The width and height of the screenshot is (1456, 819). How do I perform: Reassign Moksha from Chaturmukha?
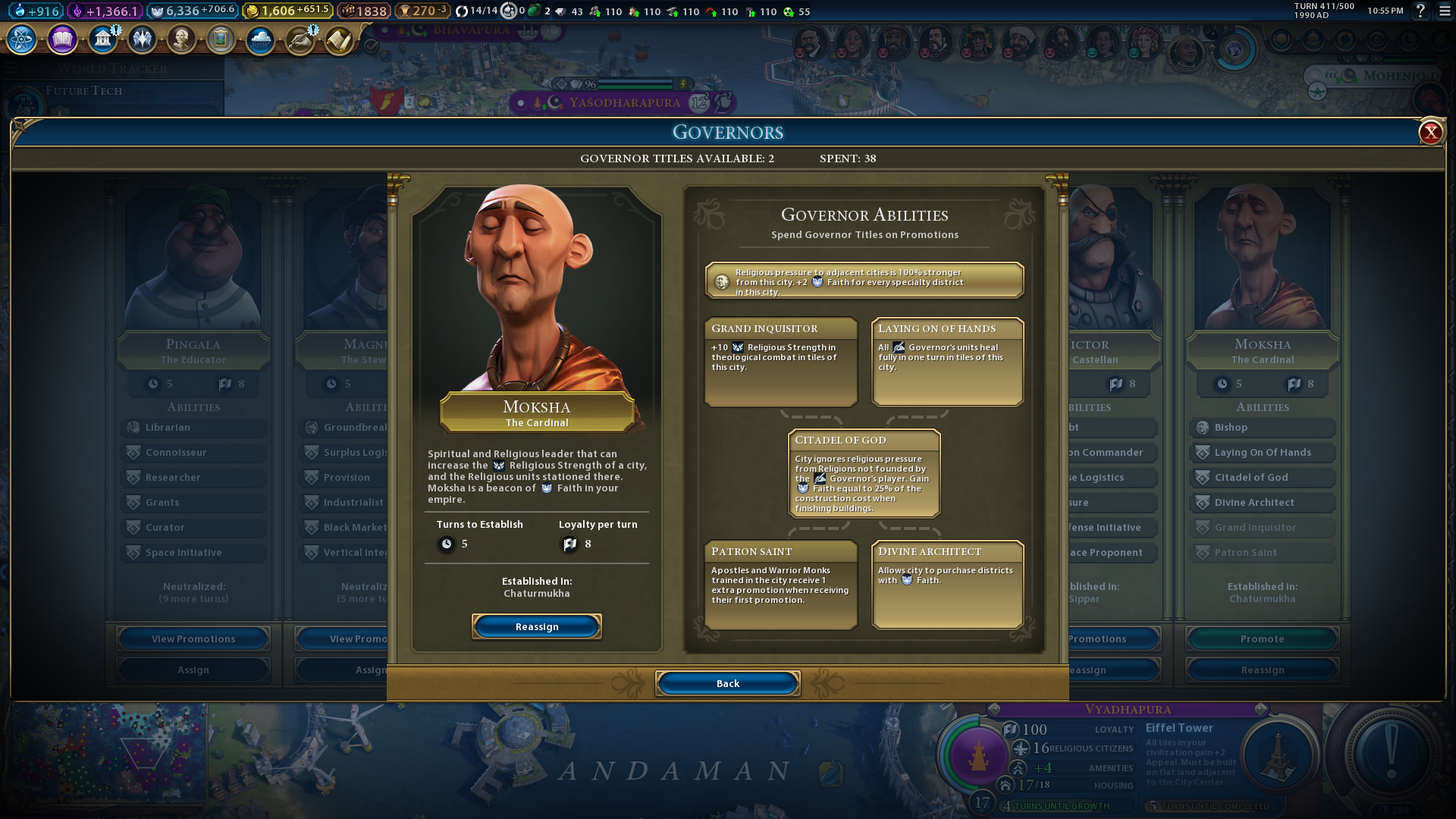(x=536, y=626)
